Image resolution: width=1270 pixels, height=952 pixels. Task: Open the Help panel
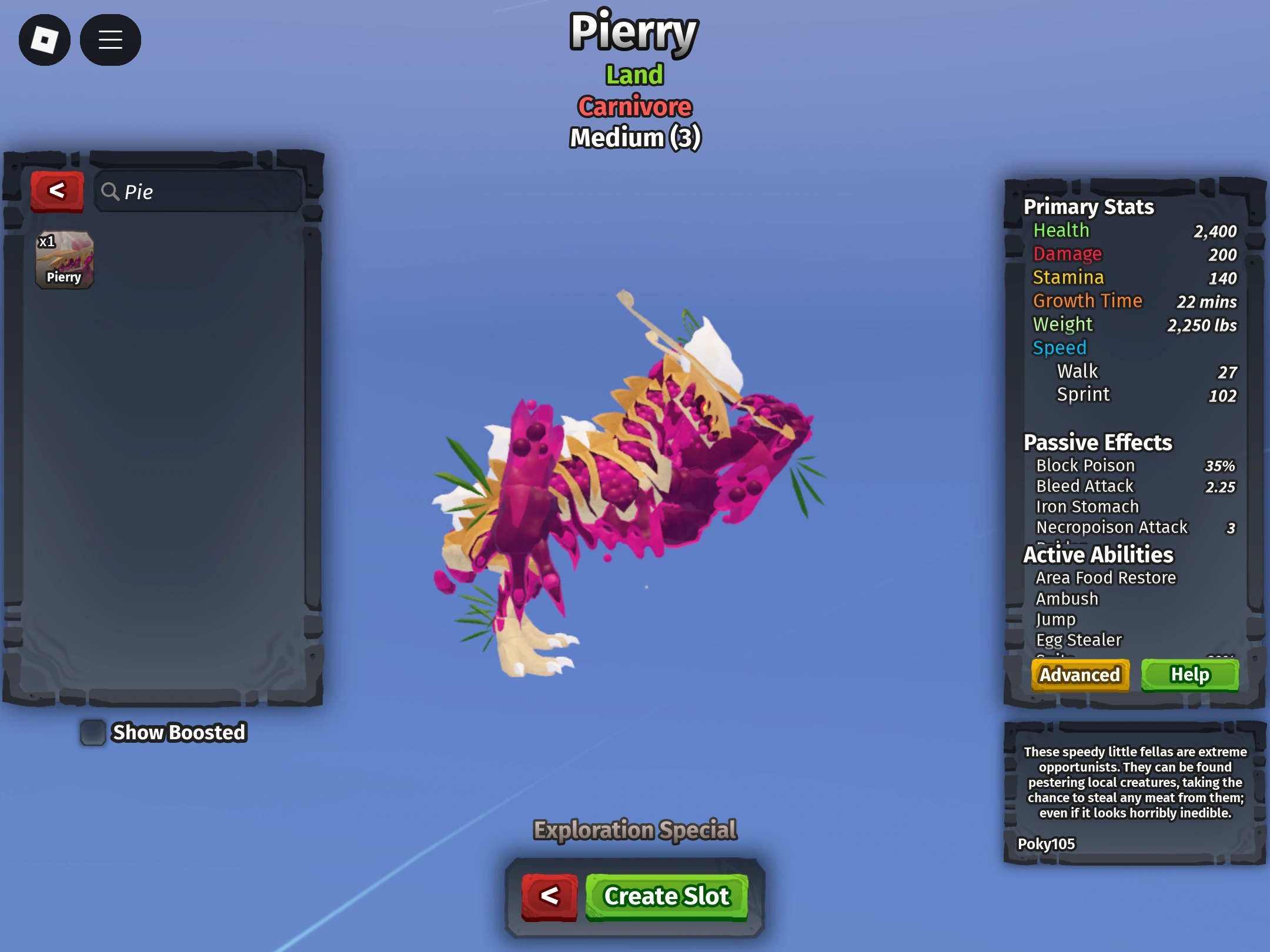tap(1190, 675)
